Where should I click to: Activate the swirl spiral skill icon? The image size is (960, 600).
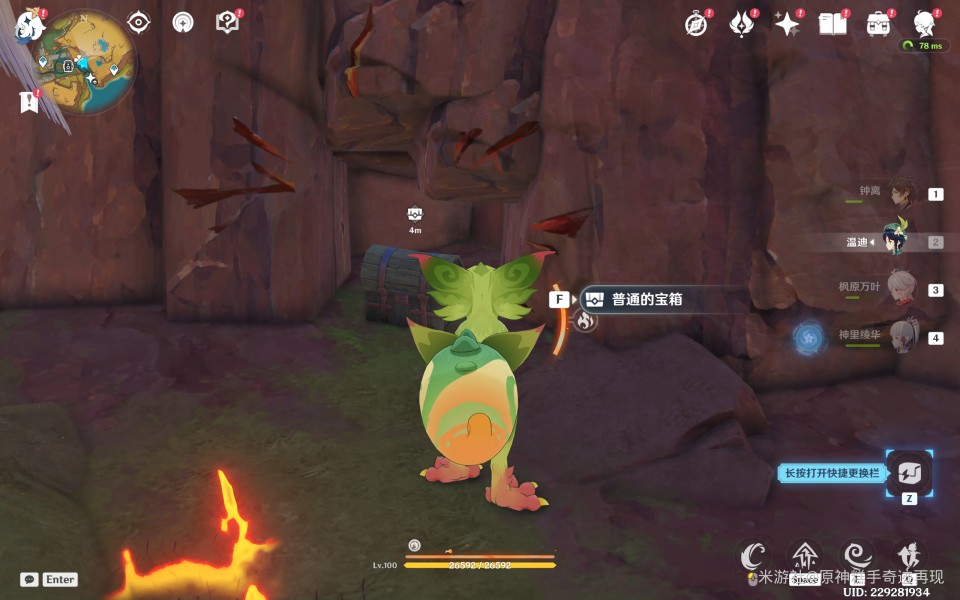tap(857, 555)
